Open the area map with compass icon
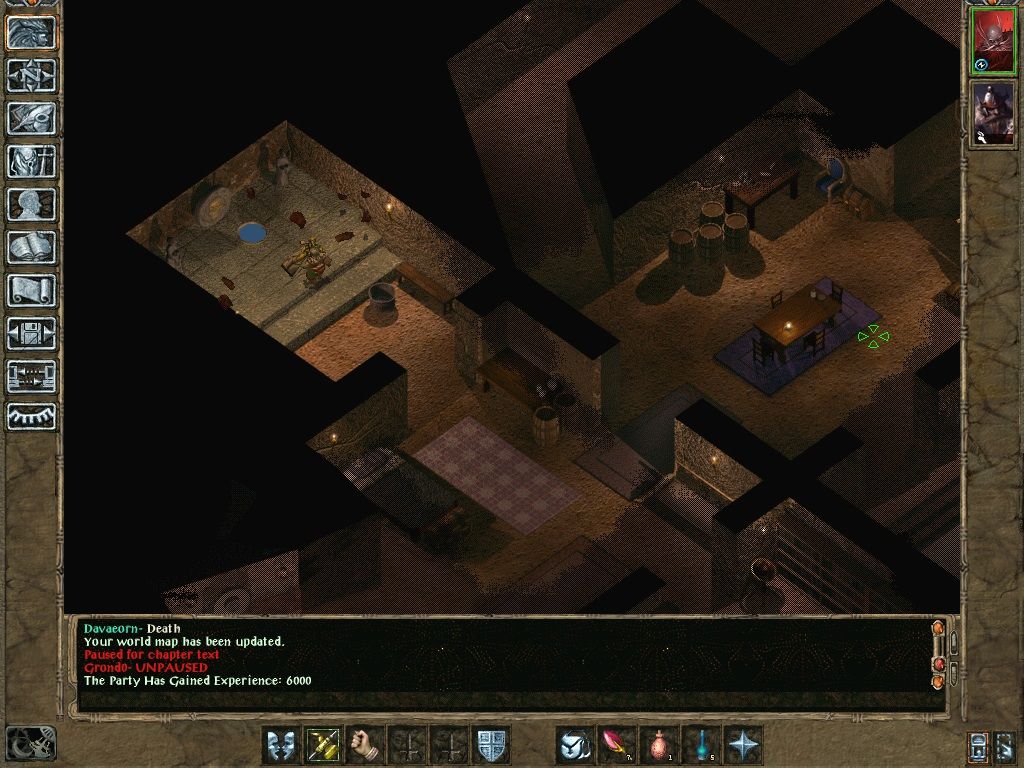1024x768 pixels. point(32,76)
